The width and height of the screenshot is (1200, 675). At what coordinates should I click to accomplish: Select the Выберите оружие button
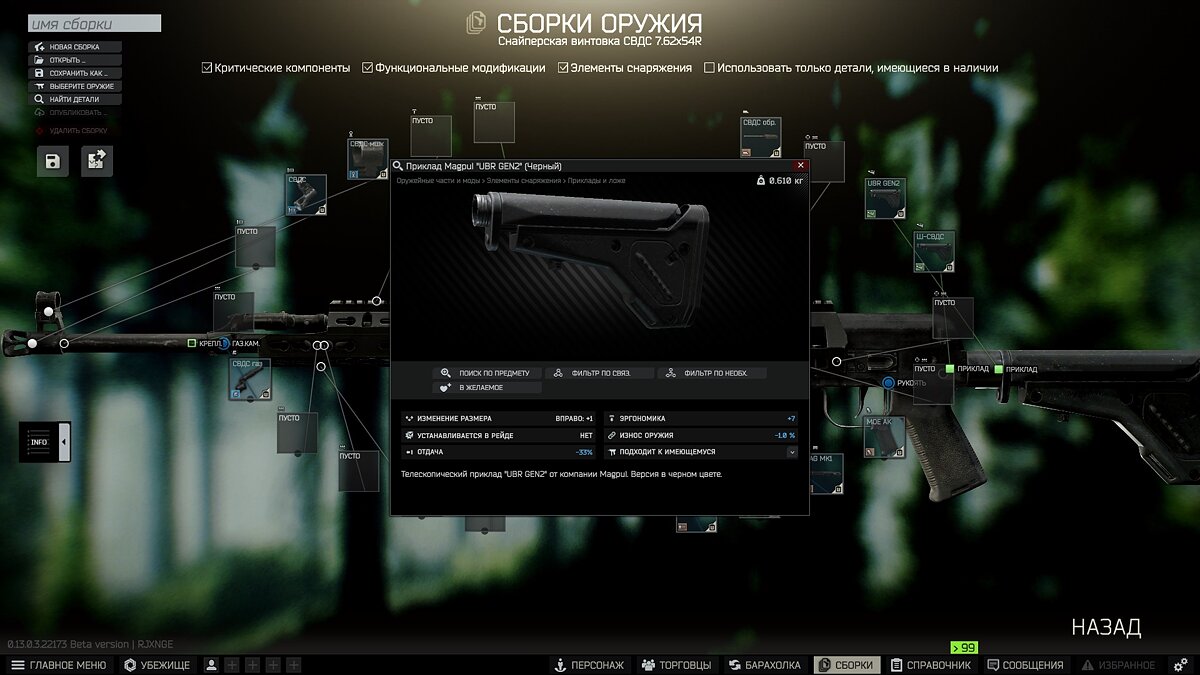[x=76, y=86]
